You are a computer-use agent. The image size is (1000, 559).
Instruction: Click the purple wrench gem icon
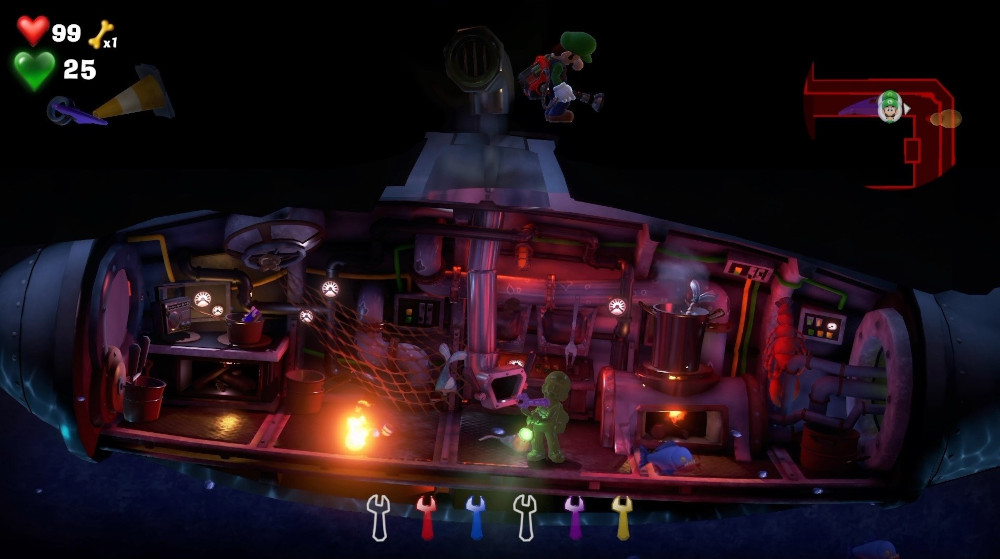coord(574,515)
